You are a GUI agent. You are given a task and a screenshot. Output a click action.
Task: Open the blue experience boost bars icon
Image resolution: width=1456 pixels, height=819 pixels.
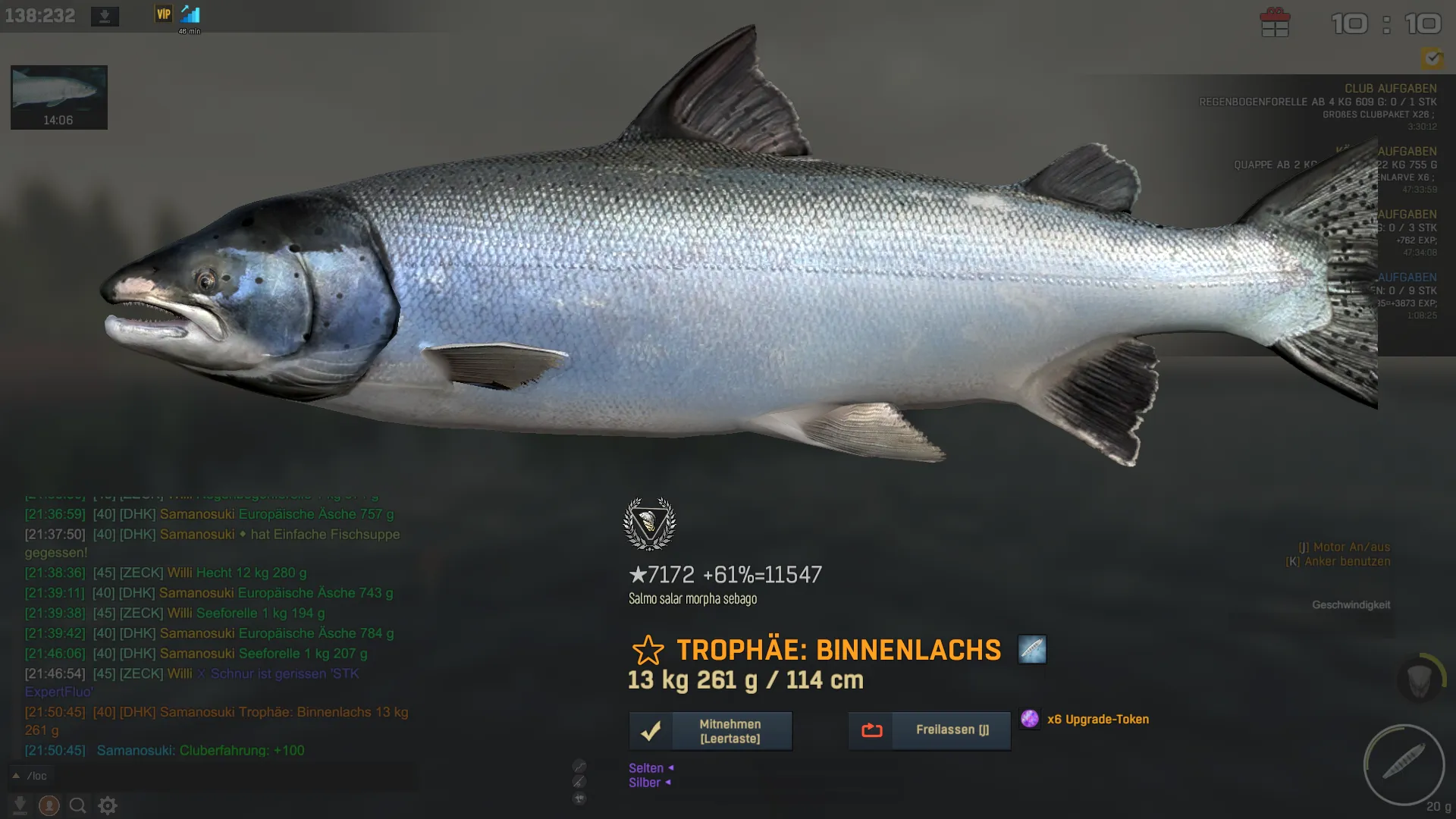point(190,14)
